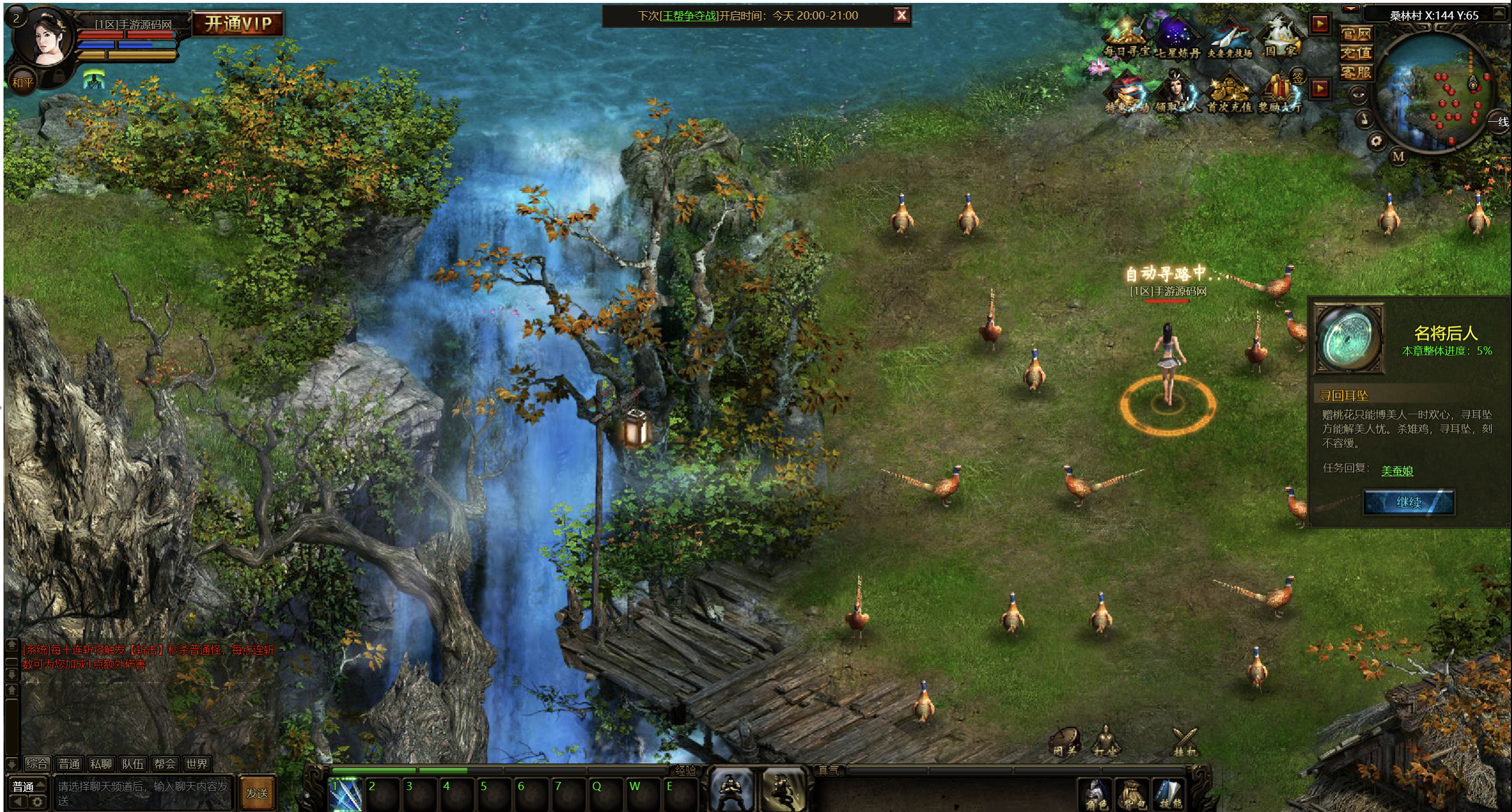Image resolution: width=1512 pixels, height=812 pixels.
Task: Click the circular minimap
Action: point(1434,92)
